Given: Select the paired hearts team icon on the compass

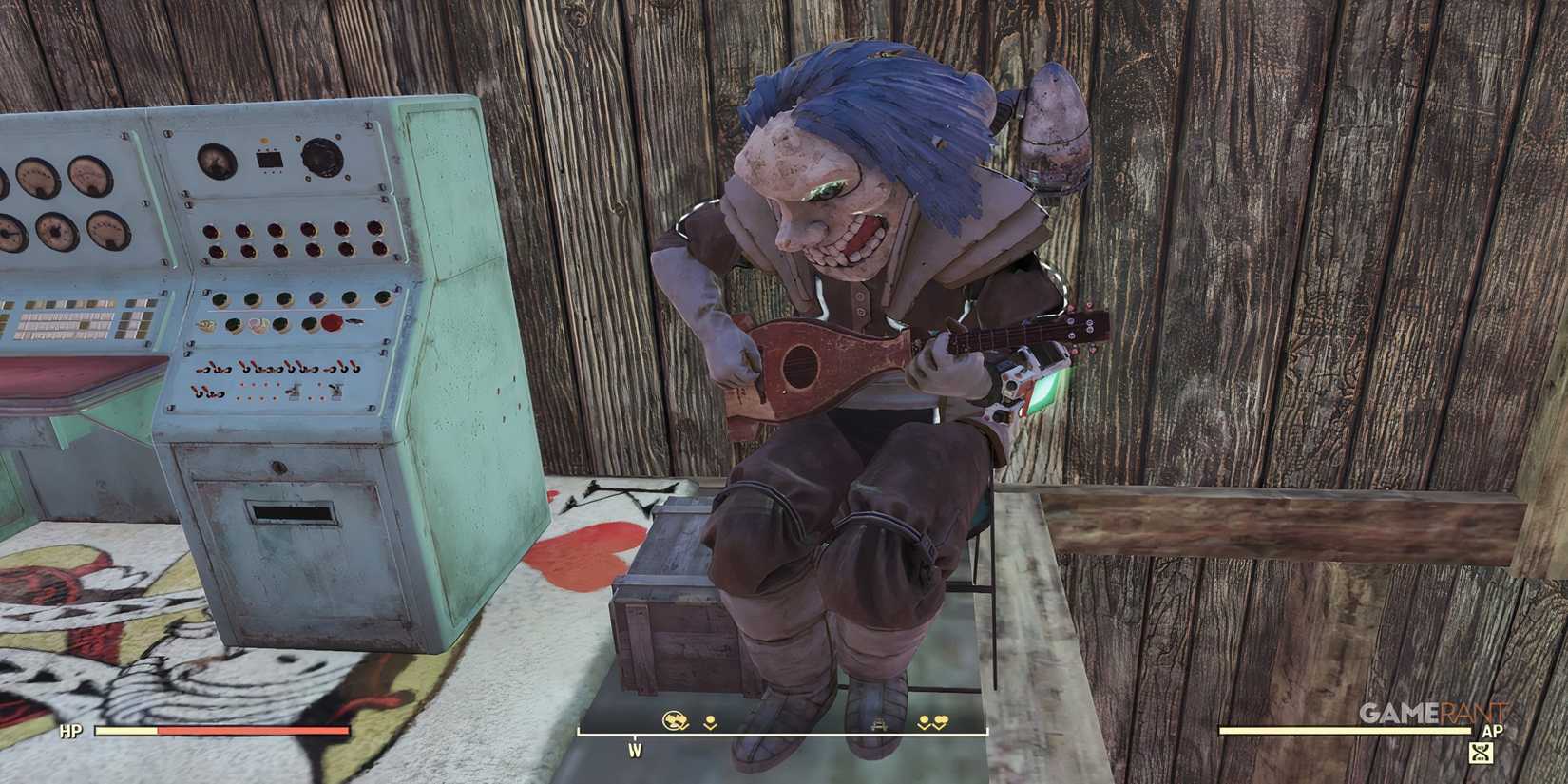Looking at the screenshot, I should click(942, 720).
